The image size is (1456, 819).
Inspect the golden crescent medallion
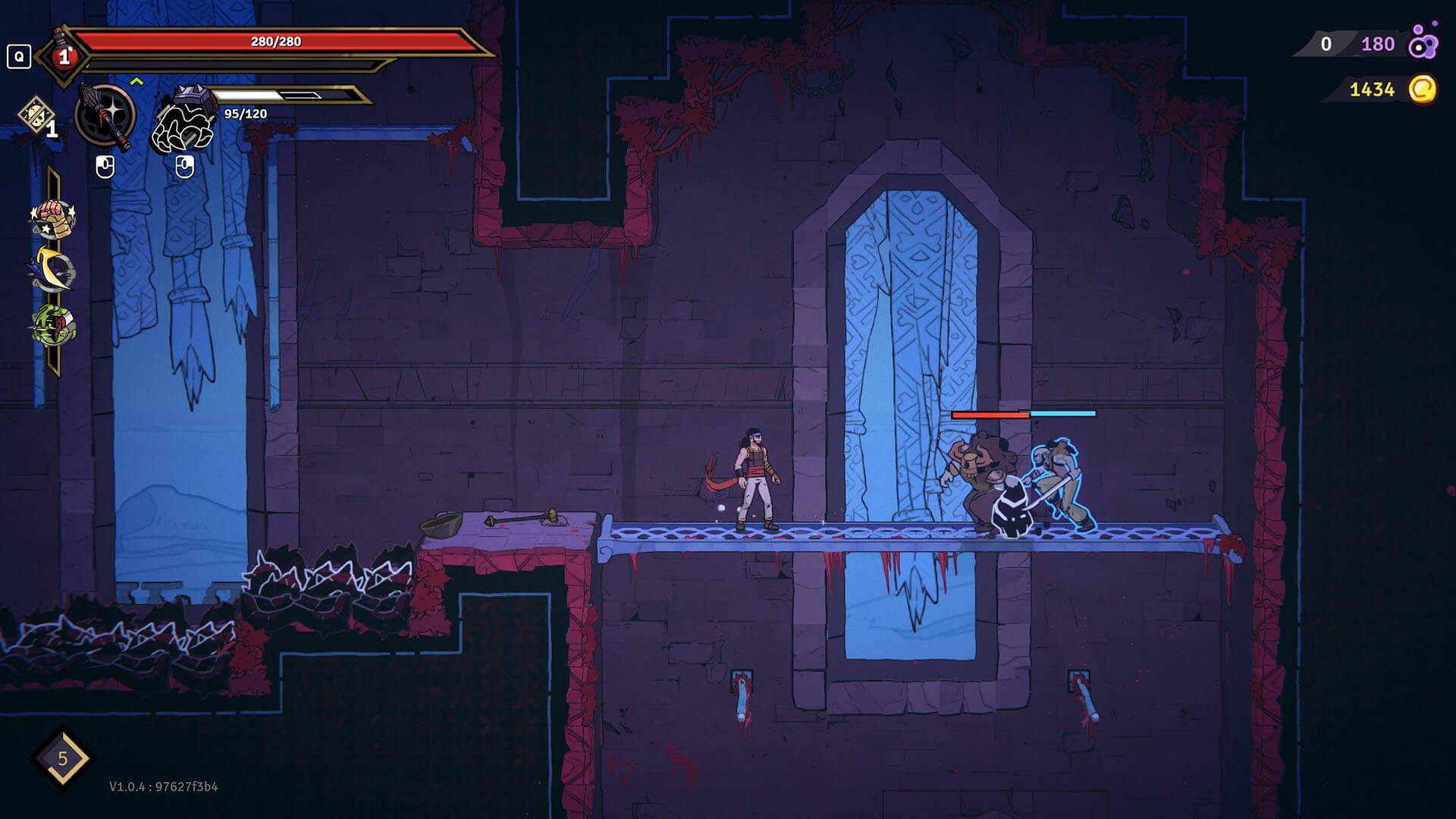click(52, 271)
